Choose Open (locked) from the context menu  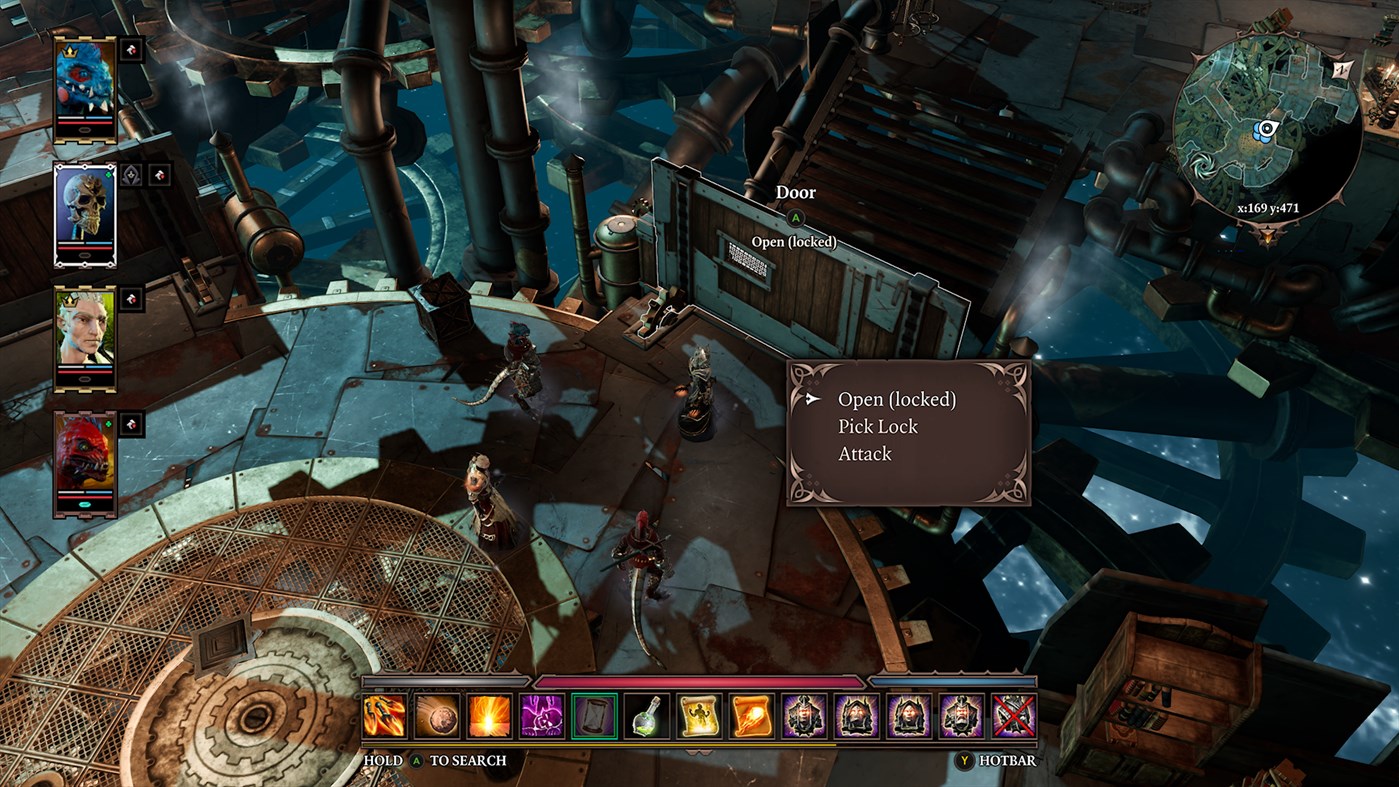click(x=896, y=398)
